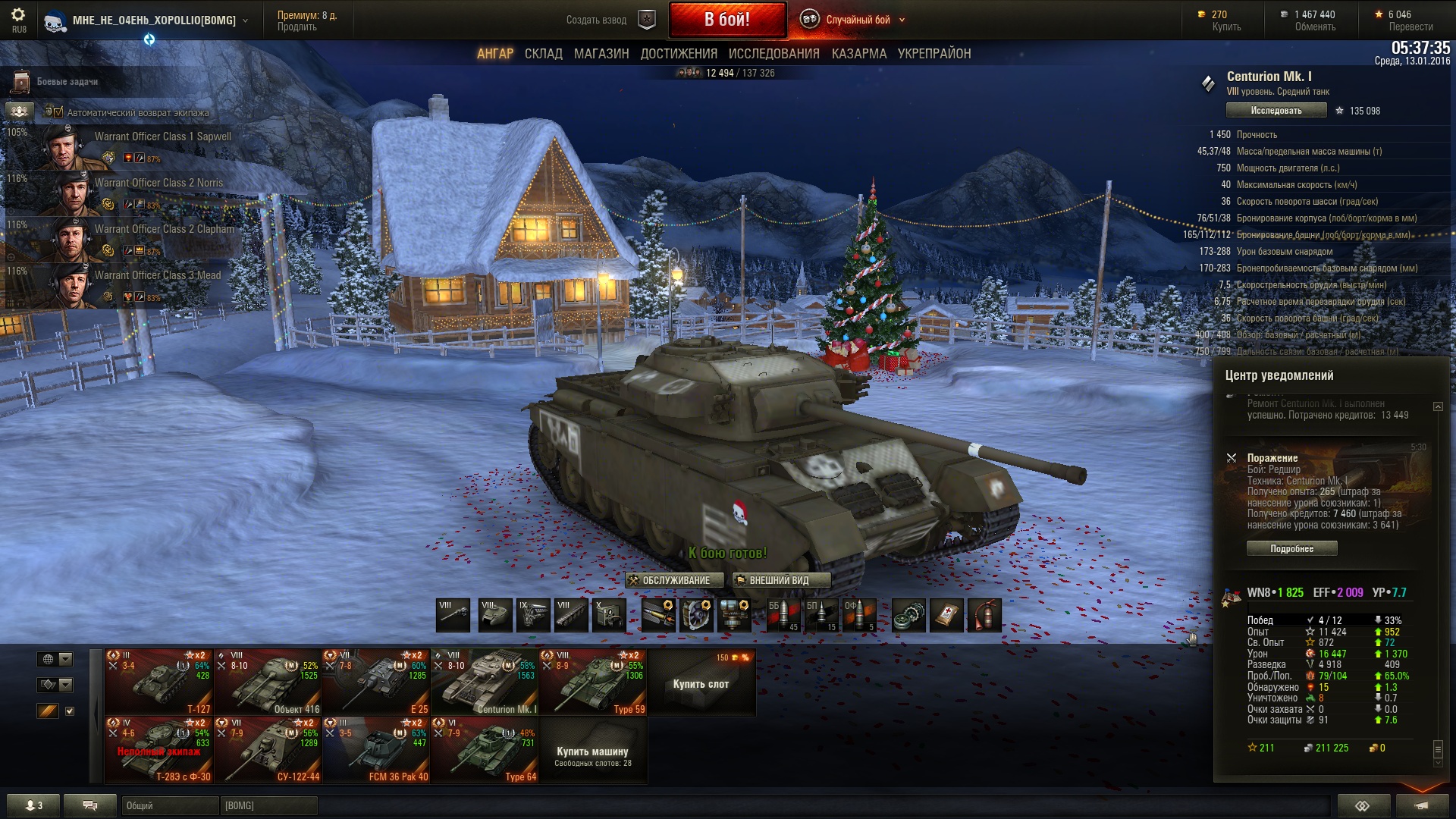This screenshot has height=819, width=1456.
Task: Open the settings gear menu
Action: (18, 15)
